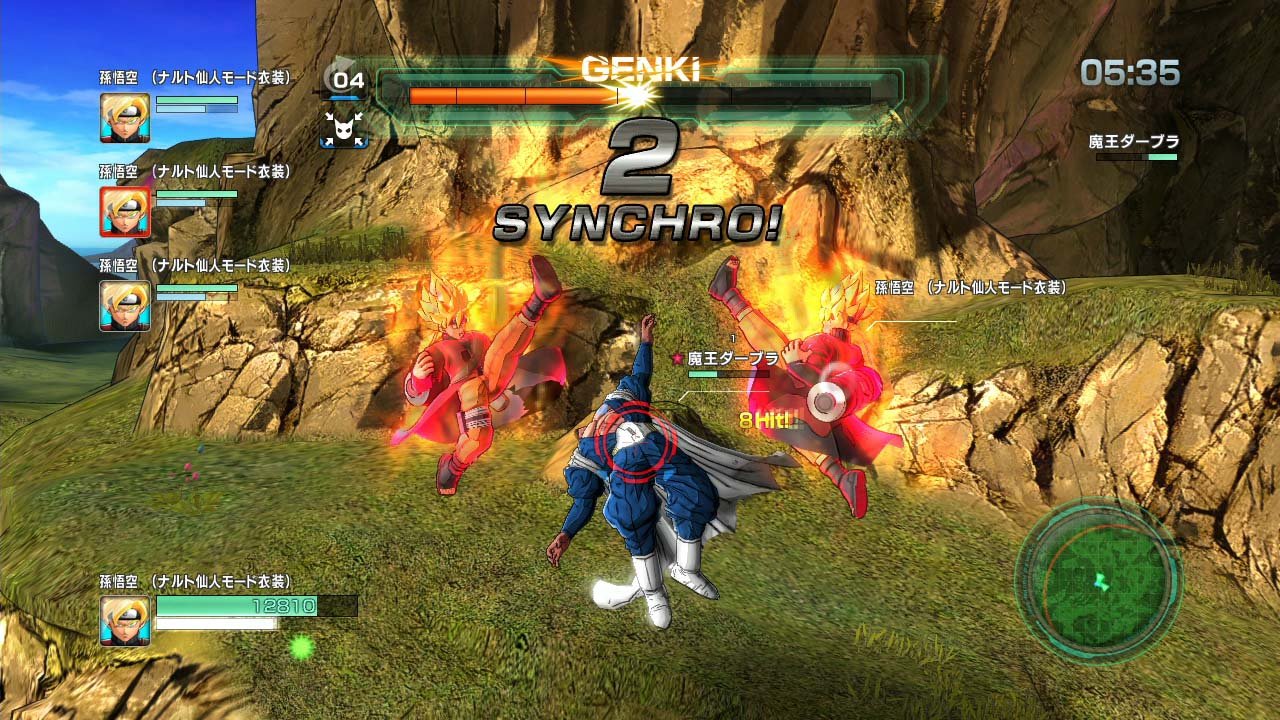Image resolution: width=1280 pixels, height=720 pixels.
Task: Click the player portrait beside the 12810 bar
Action: (x=125, y=620)
